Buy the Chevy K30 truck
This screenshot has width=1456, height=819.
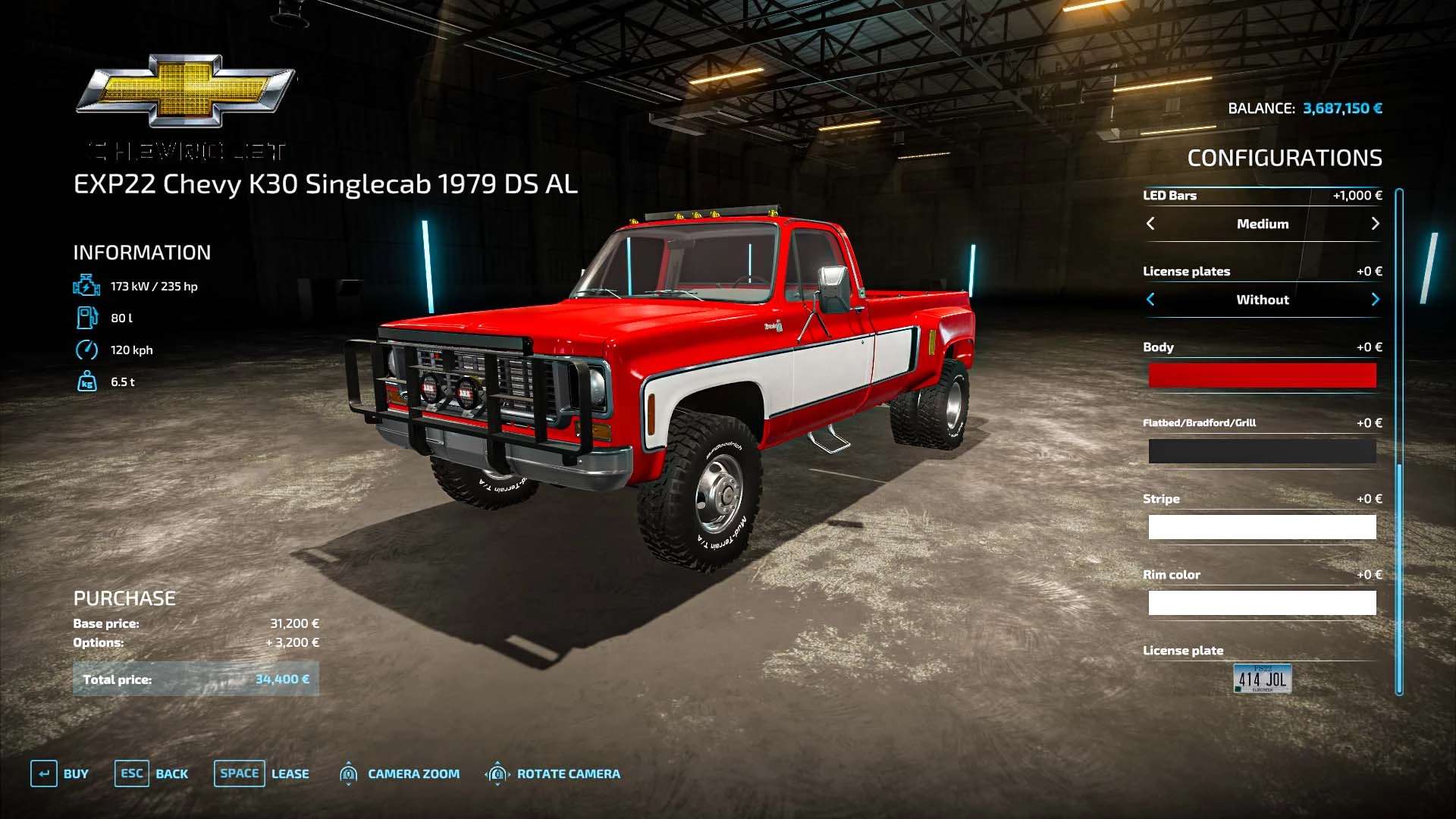point(59,773)
